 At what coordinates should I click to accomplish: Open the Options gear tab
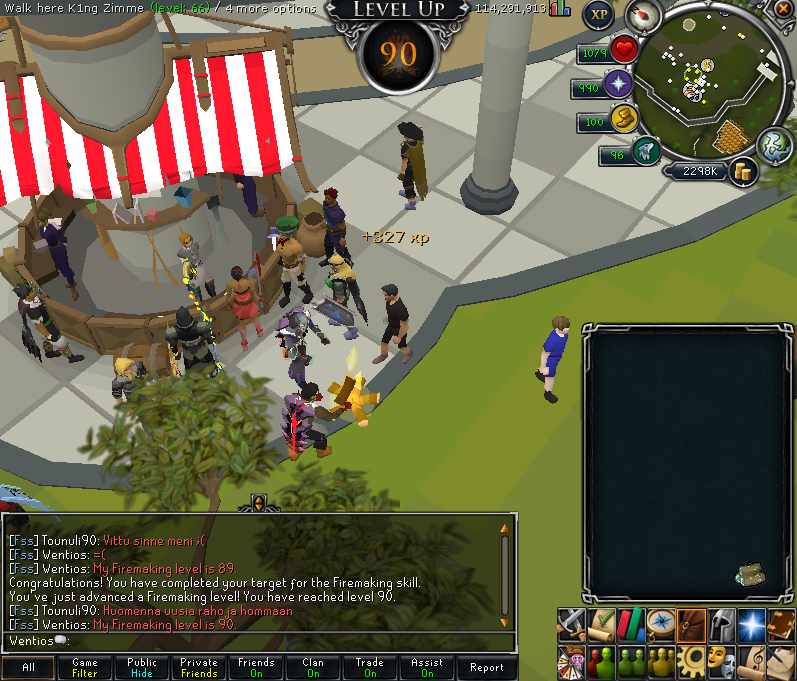pyautogui.click(x=691, y=660)
